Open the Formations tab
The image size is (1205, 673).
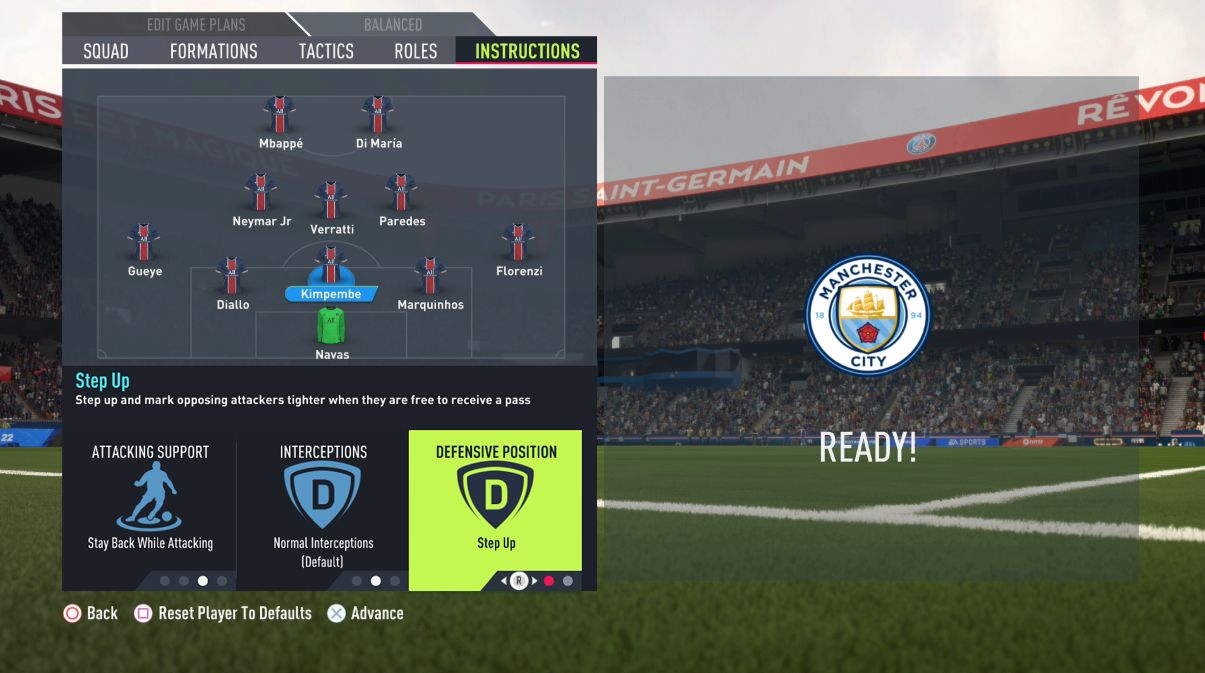pyautogui.click(x=213, y=51)
